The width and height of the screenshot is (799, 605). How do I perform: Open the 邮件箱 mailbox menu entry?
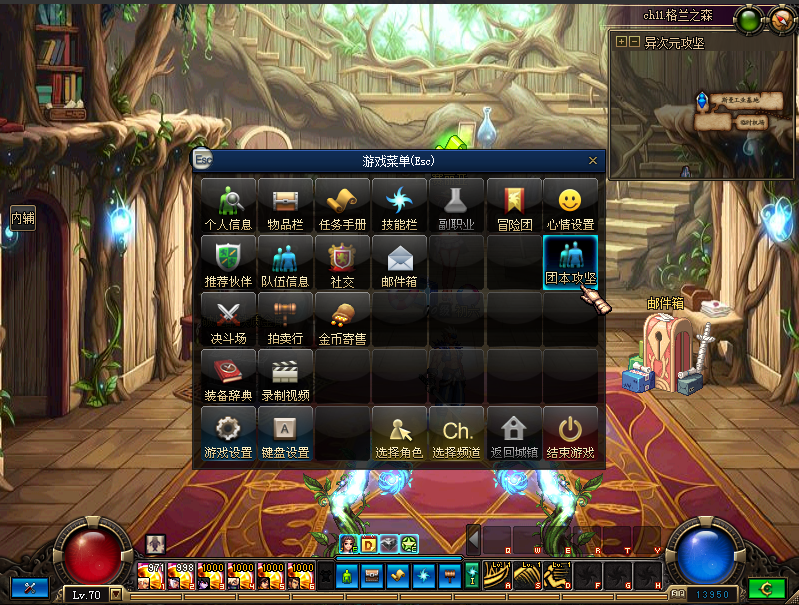coord(399,261)
